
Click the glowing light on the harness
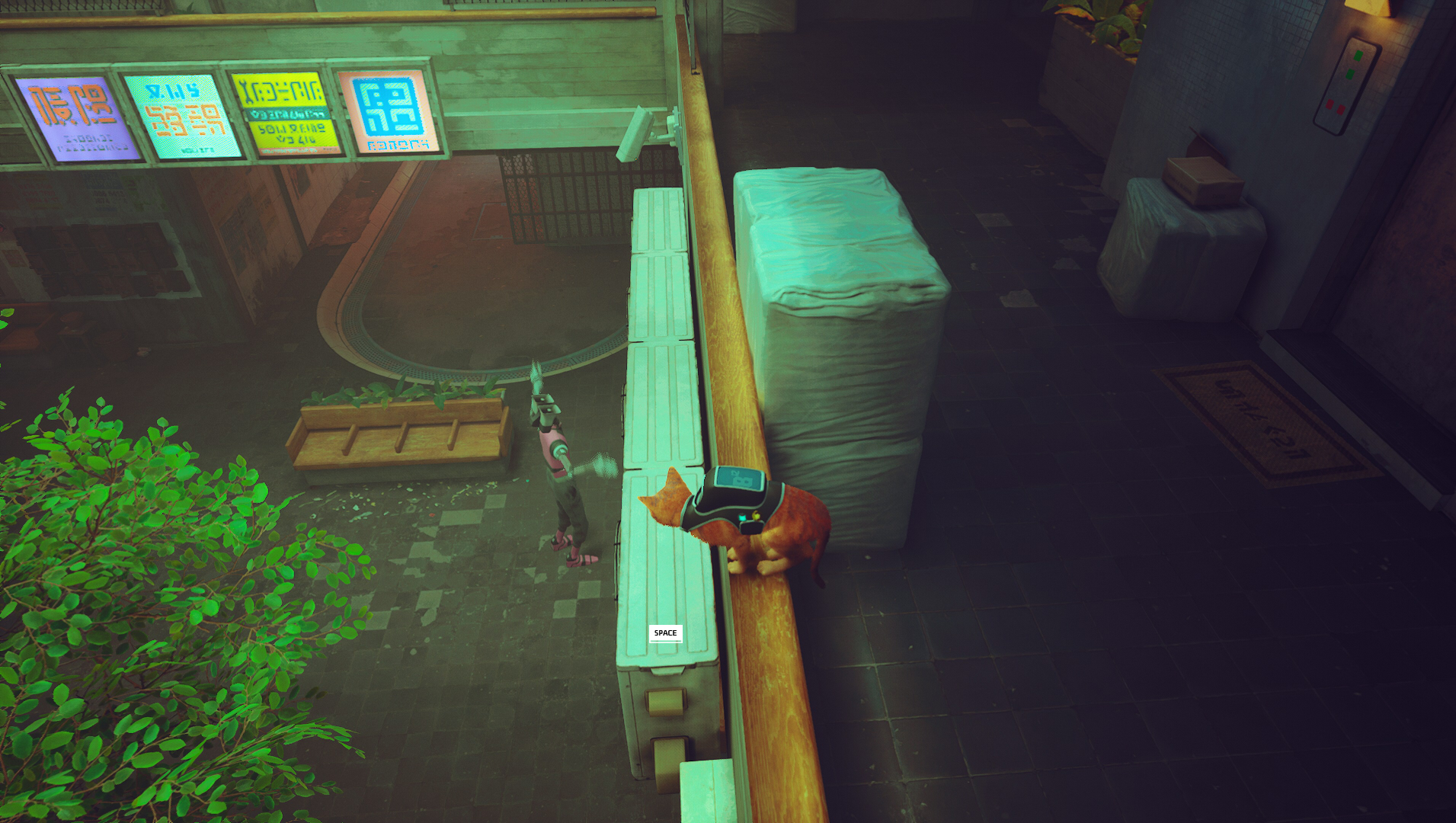click(x=743, y=517)
